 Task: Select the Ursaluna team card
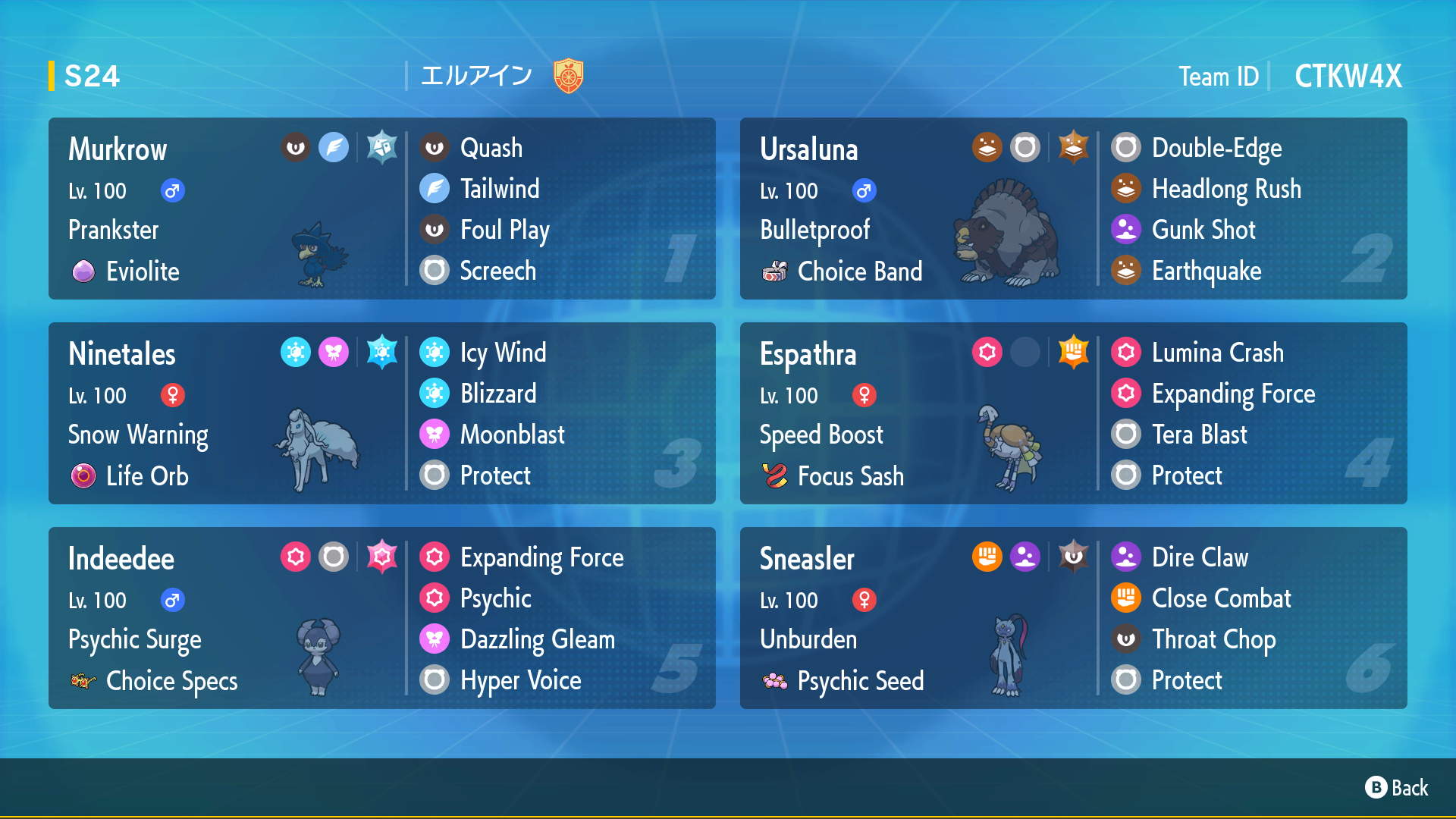coord(1073,209)
